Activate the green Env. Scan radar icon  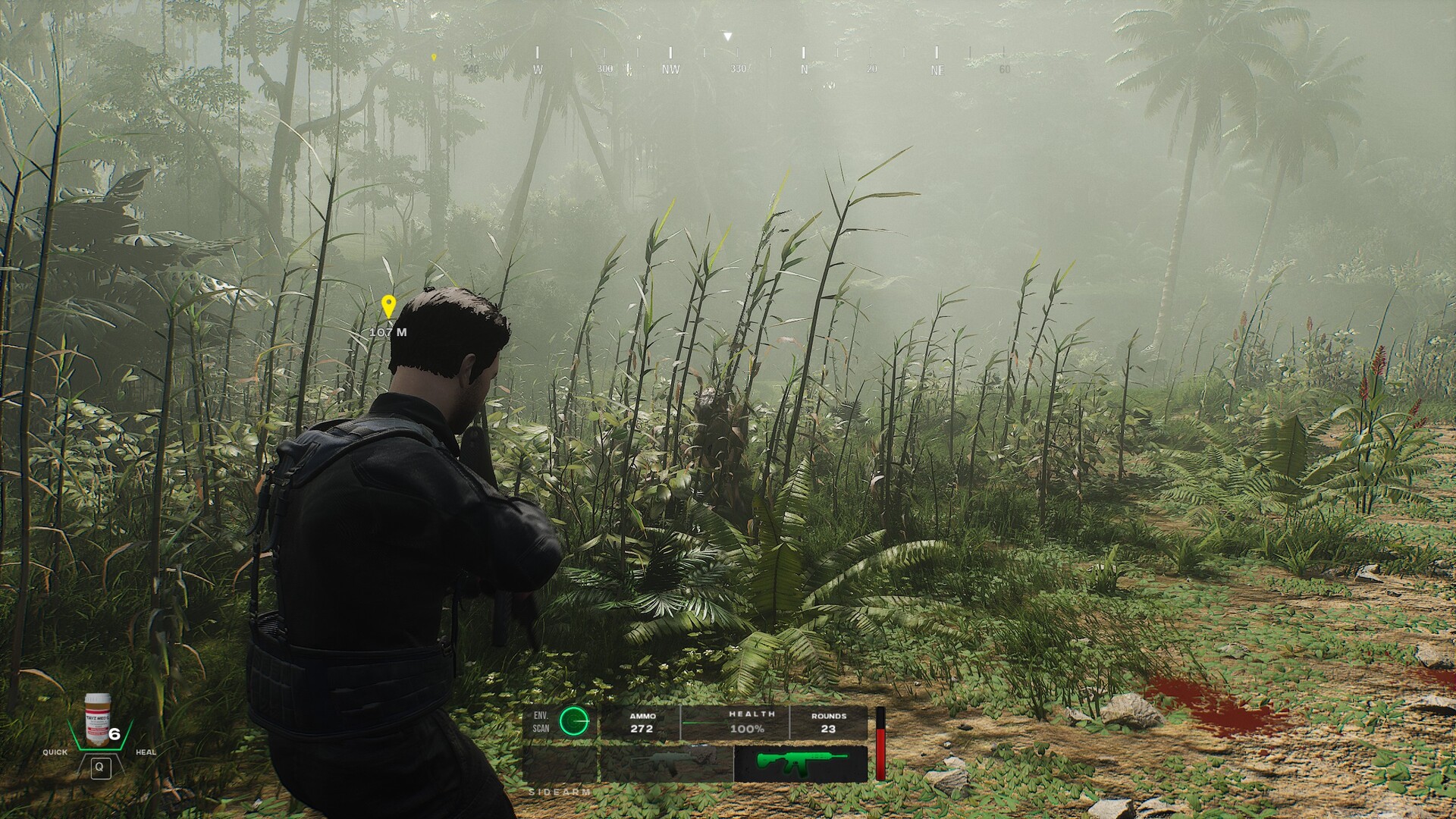pyautogui.click(x=573, y=721)
